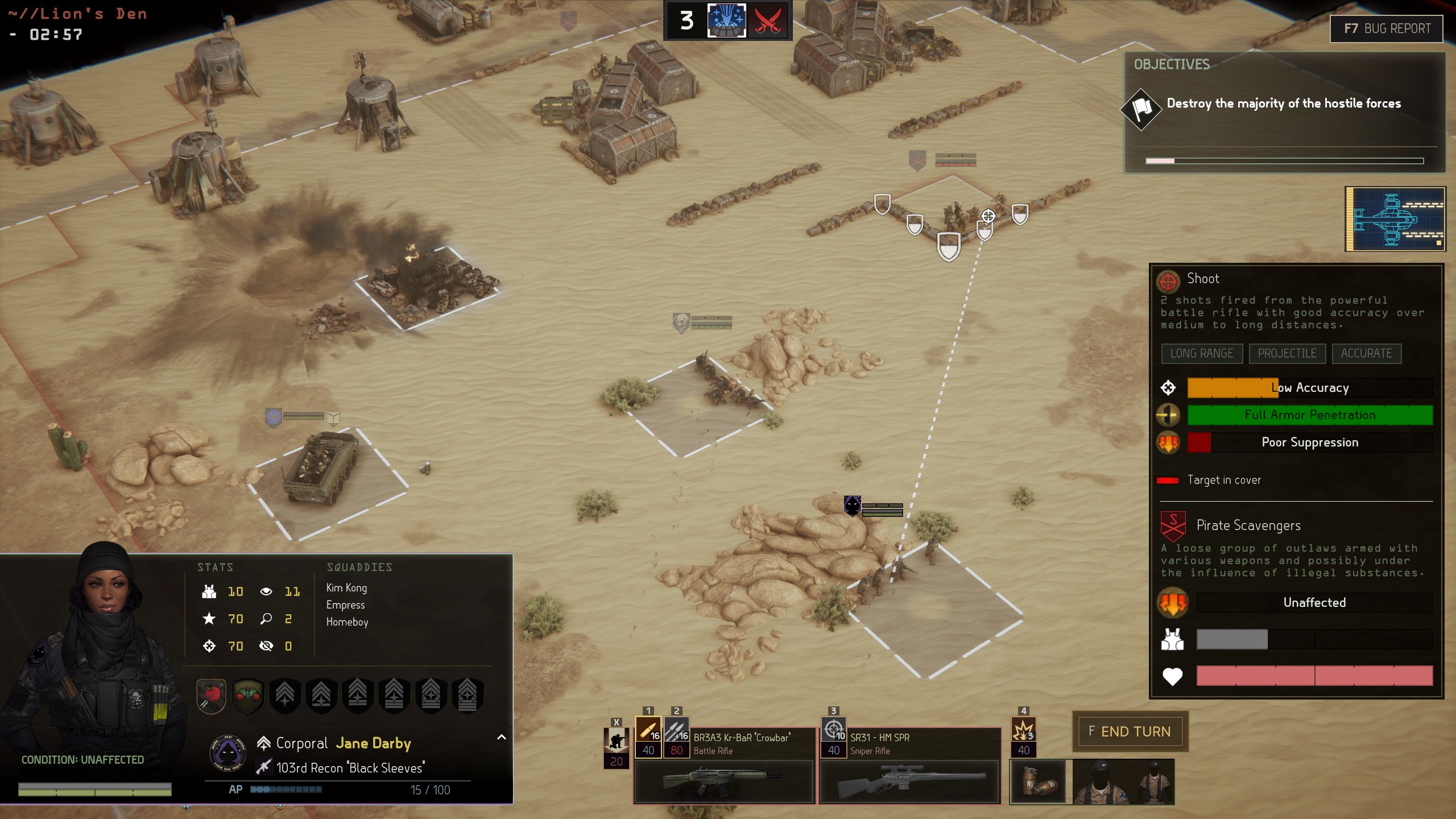
Task: Toggle the kneeling soldier stance ability
Action: [616, 741]
